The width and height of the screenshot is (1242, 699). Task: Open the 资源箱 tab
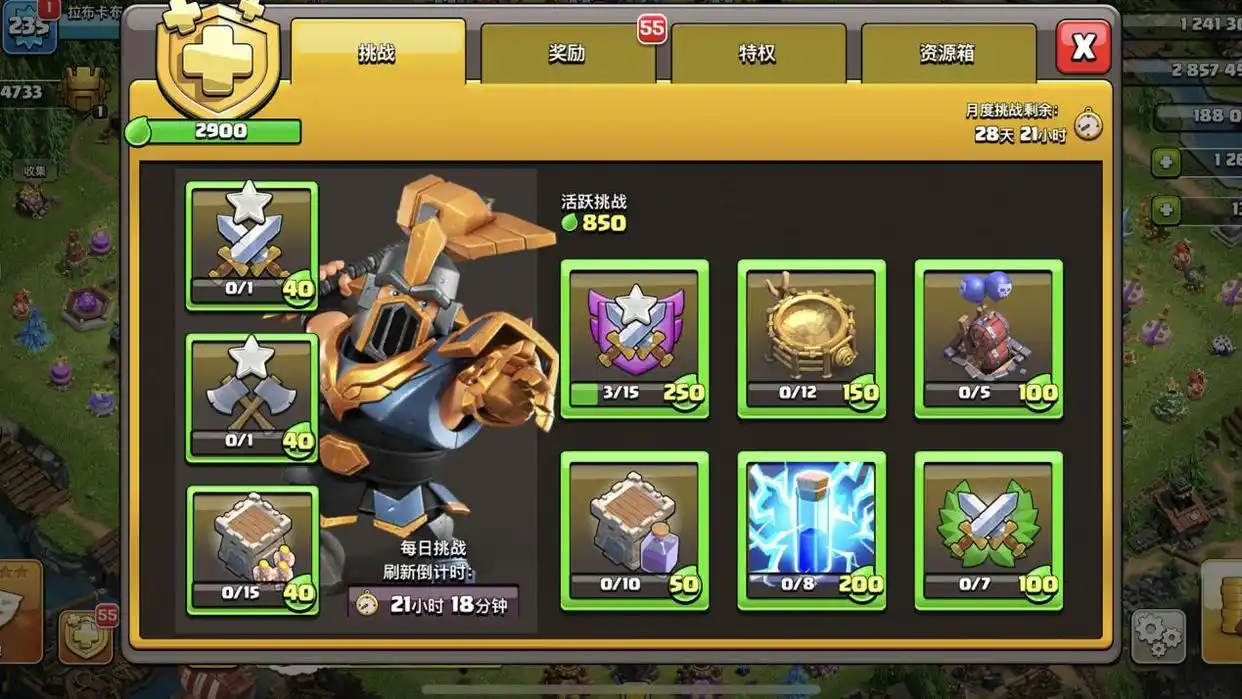tap(947, 53)
